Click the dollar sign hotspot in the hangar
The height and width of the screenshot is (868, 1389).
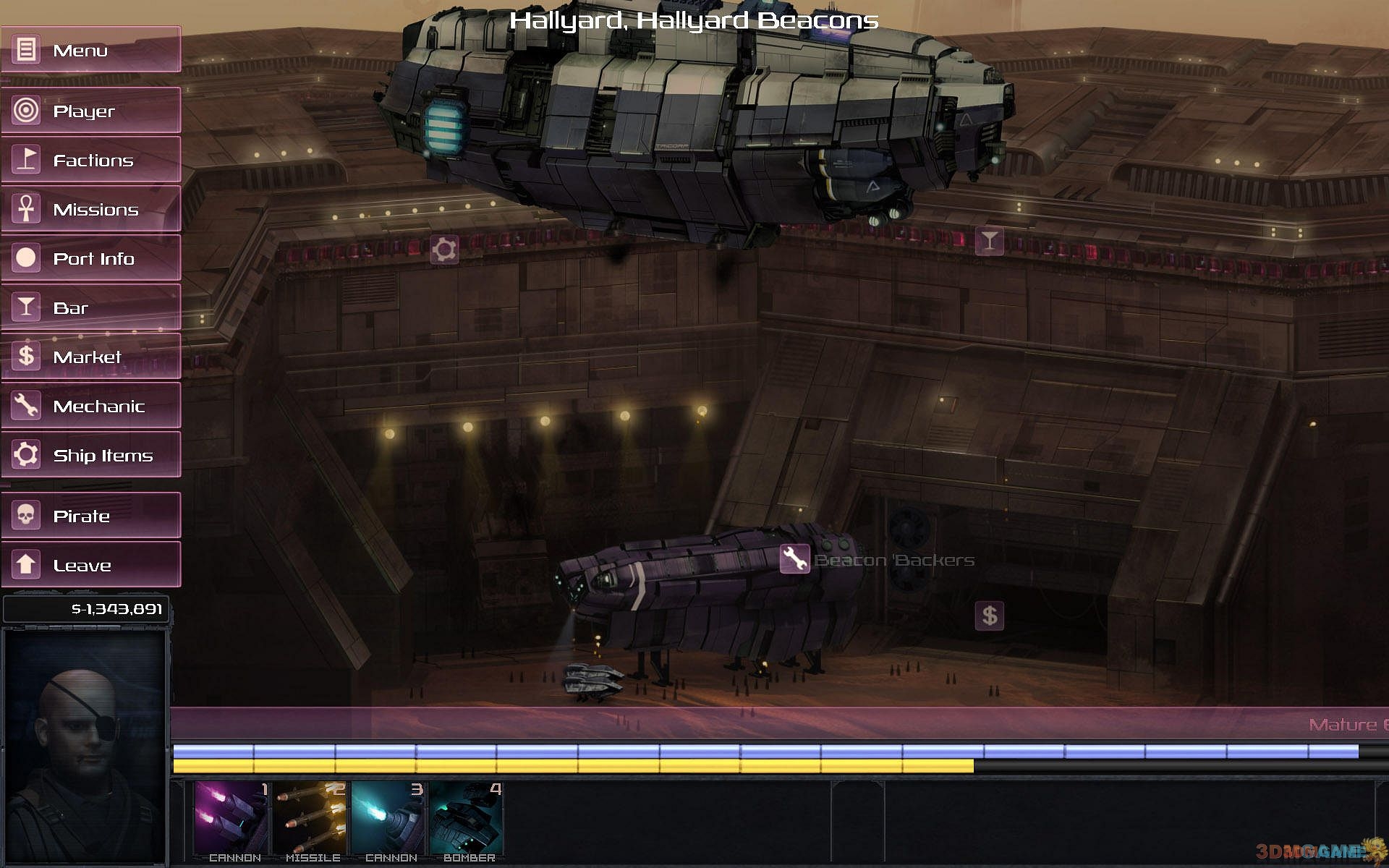989,616
